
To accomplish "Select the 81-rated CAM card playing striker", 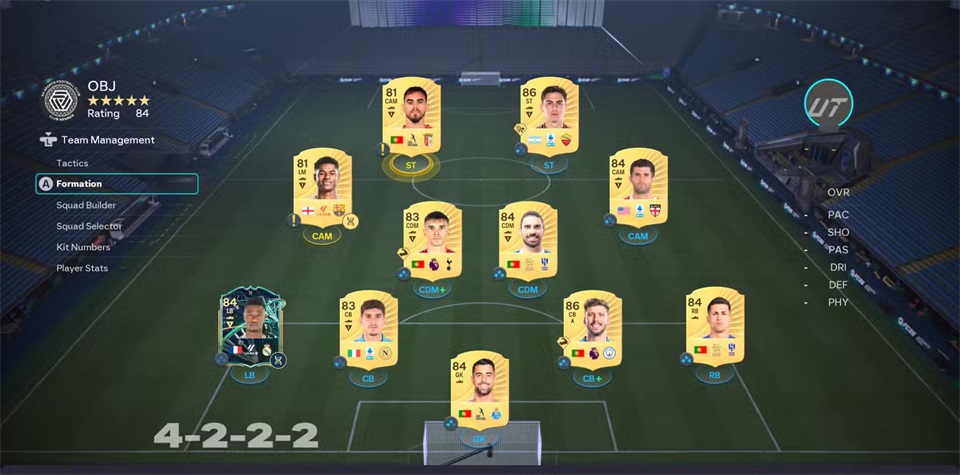I will (x=411, y=115).
